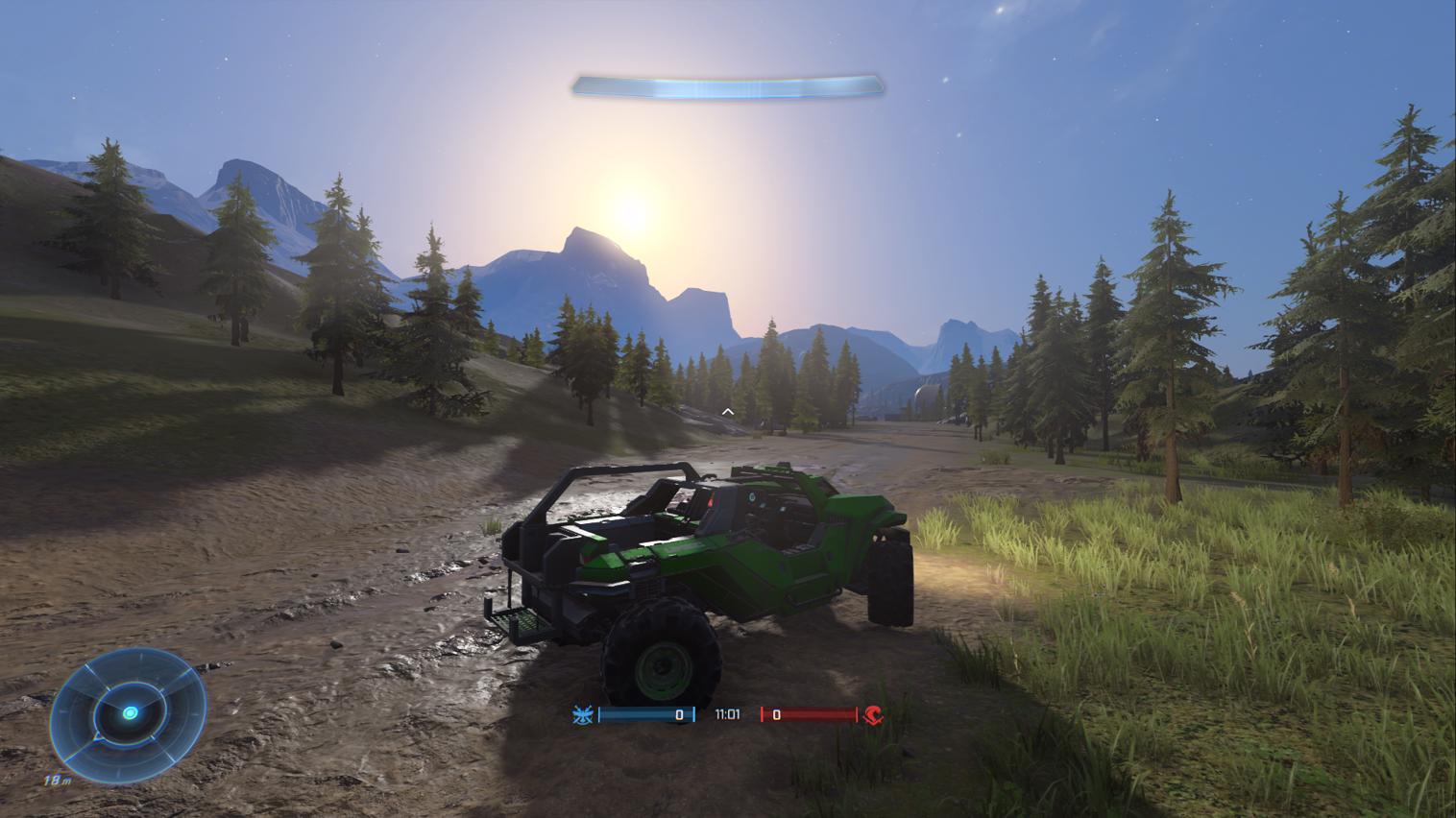
Task: Click the white chevron waypoint marker
Action: tap(728, 412)
